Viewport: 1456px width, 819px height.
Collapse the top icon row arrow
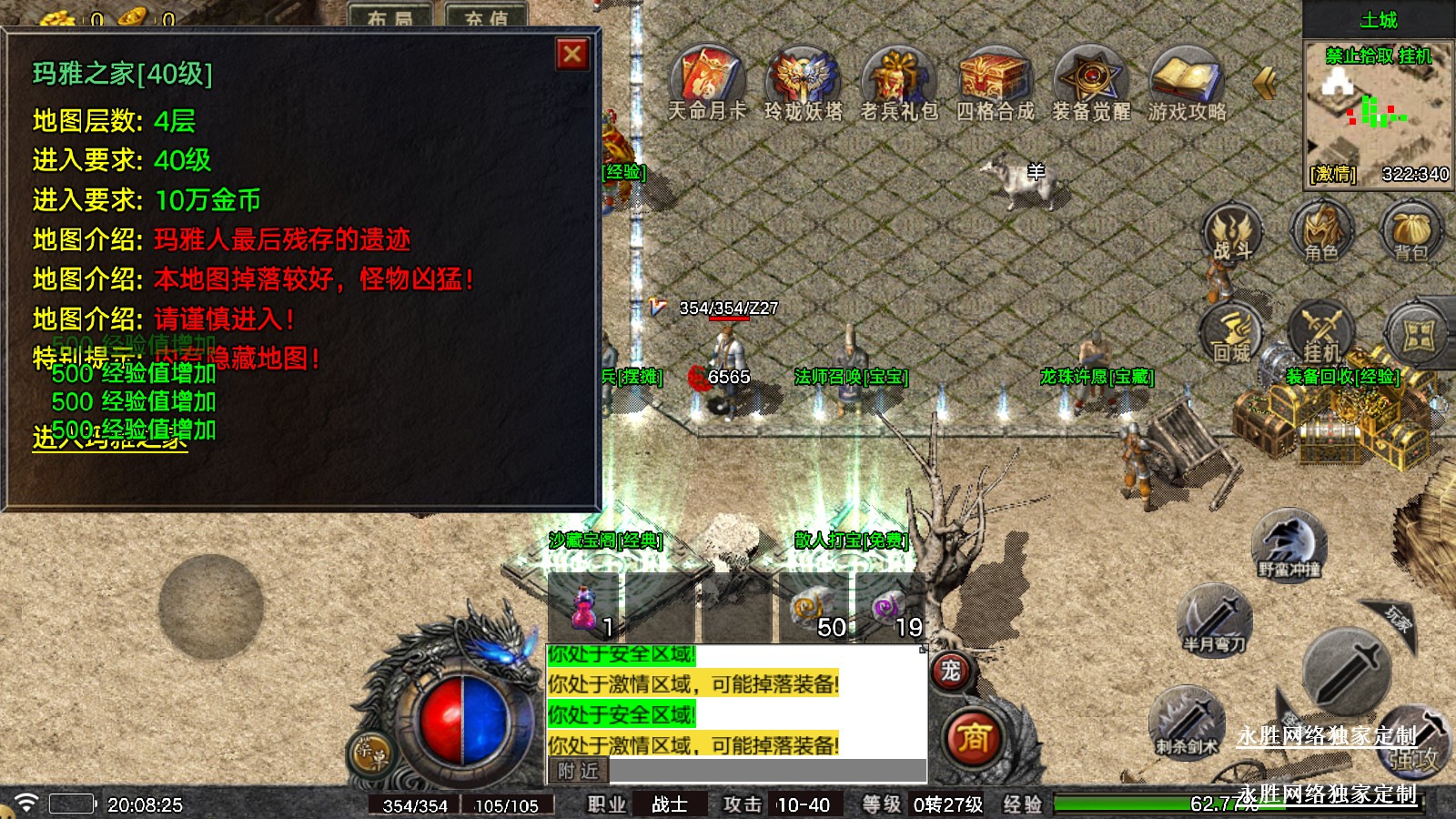coord(1265,83)
